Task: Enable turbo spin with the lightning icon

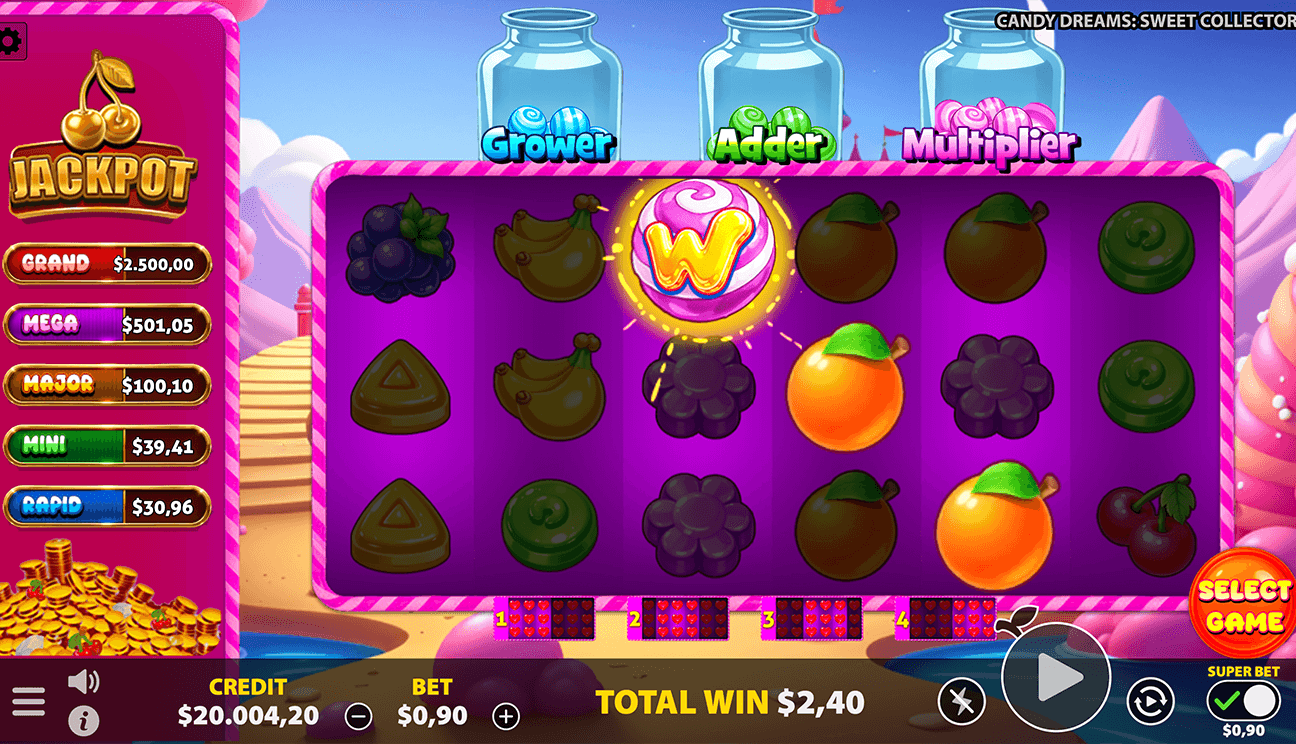Action: (x=961, y=699)
